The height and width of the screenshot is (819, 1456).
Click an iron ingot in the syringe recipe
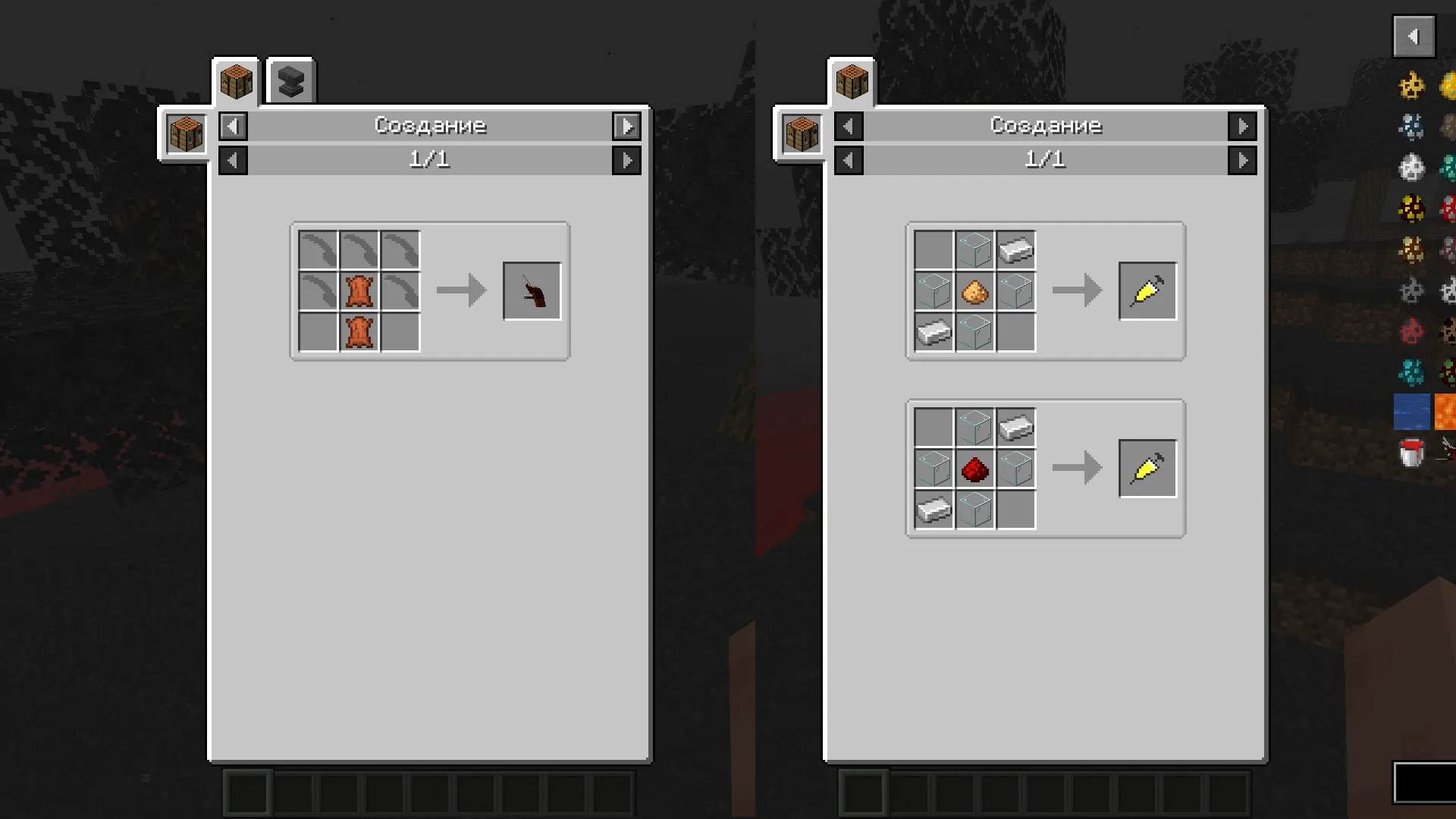(1015, 250)
